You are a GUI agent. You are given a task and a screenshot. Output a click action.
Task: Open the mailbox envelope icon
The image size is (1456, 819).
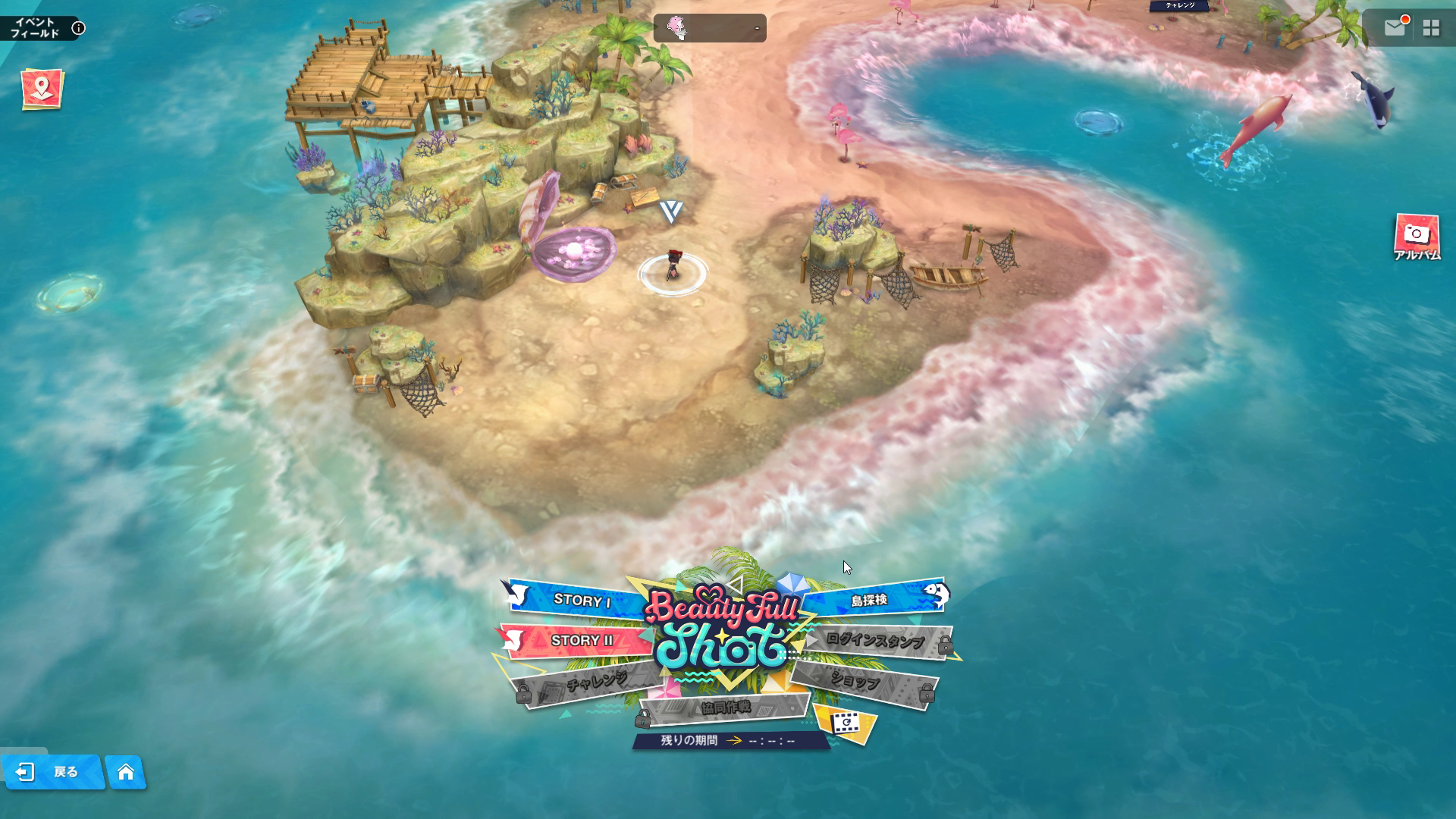point(1395,28)
